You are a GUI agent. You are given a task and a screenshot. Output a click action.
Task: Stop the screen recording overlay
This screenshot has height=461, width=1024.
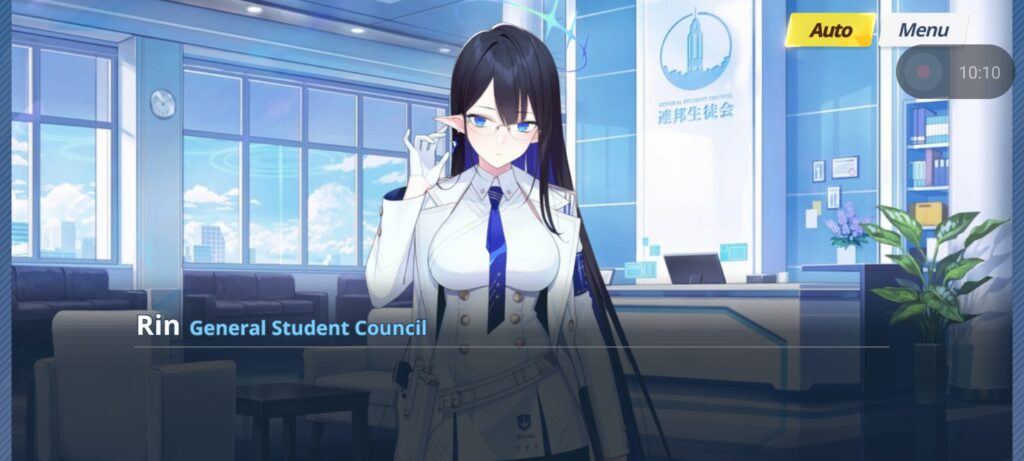922,72
